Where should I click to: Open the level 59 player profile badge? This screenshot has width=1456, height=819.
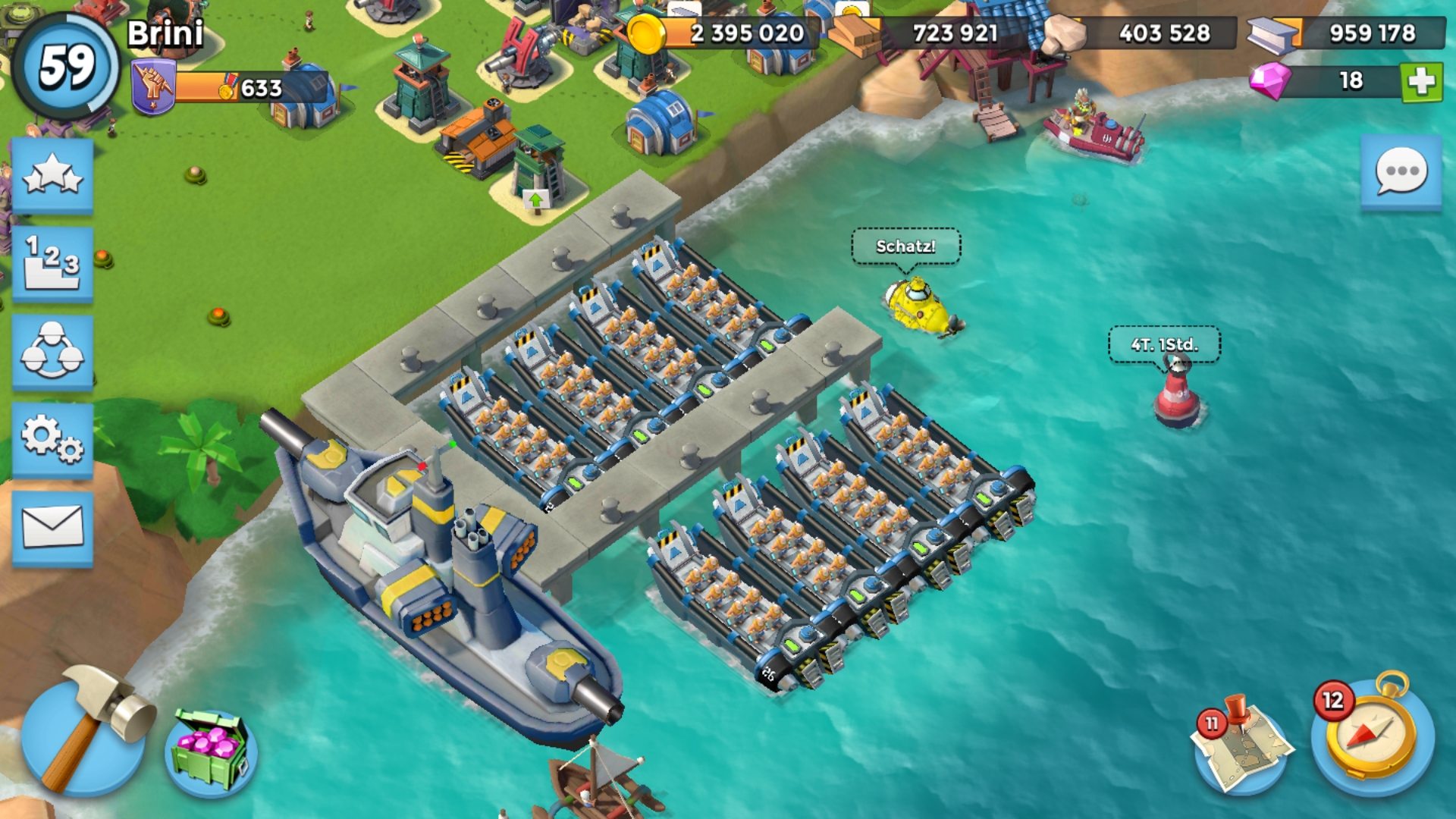point(67,67)
